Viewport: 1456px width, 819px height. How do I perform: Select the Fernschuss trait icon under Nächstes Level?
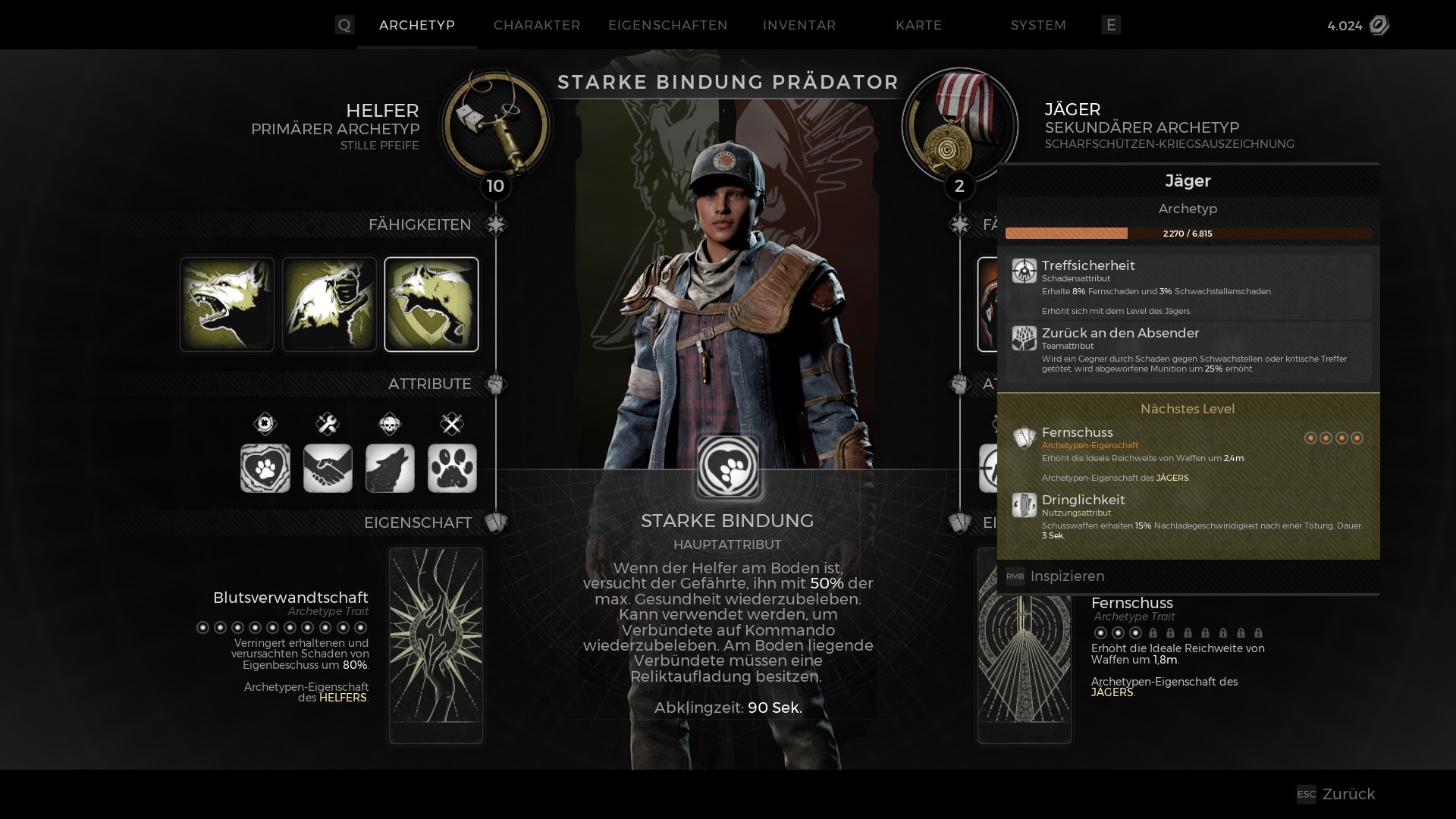1025,438
